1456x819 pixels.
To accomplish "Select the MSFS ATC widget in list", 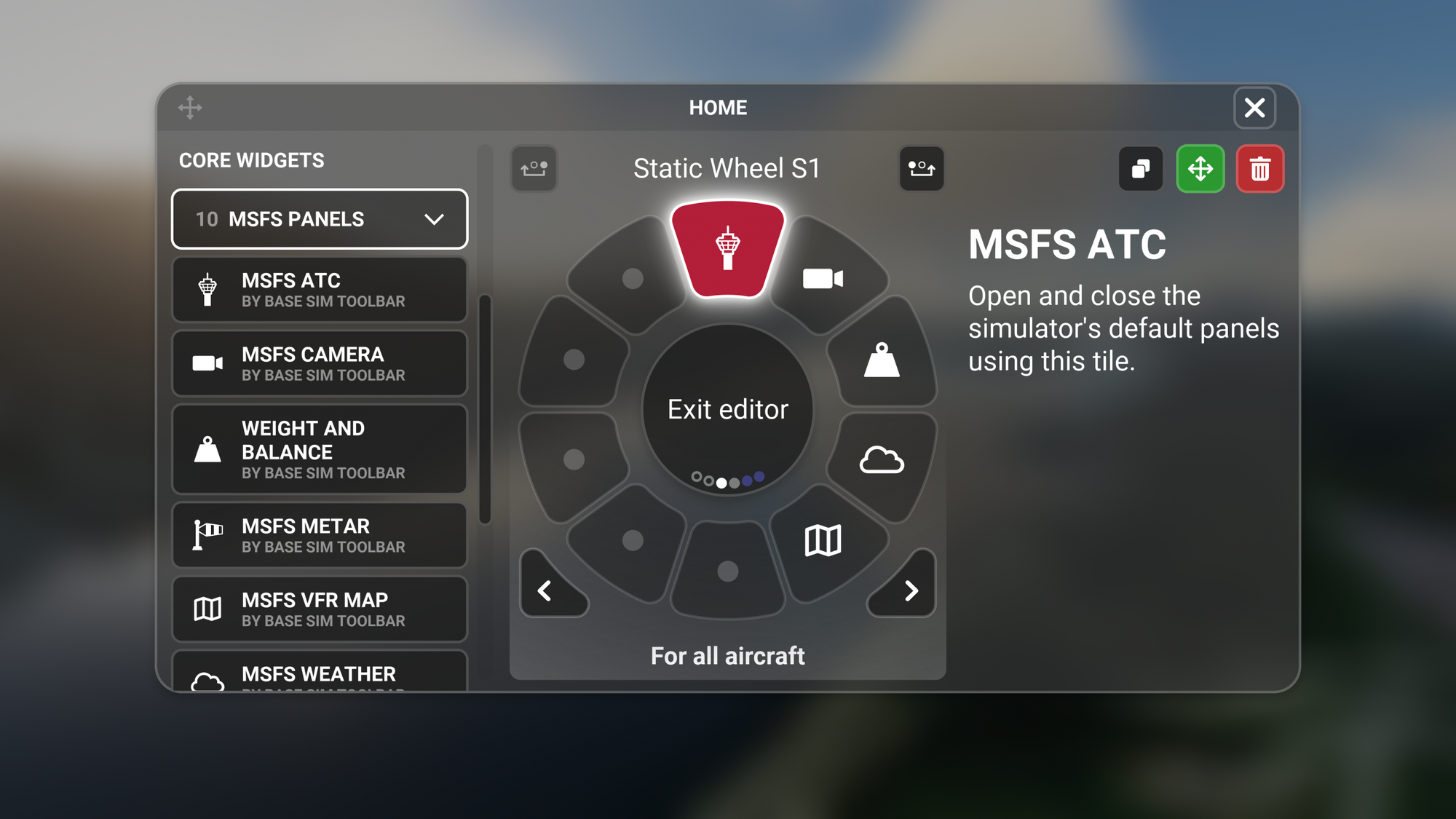I will 320,290.
